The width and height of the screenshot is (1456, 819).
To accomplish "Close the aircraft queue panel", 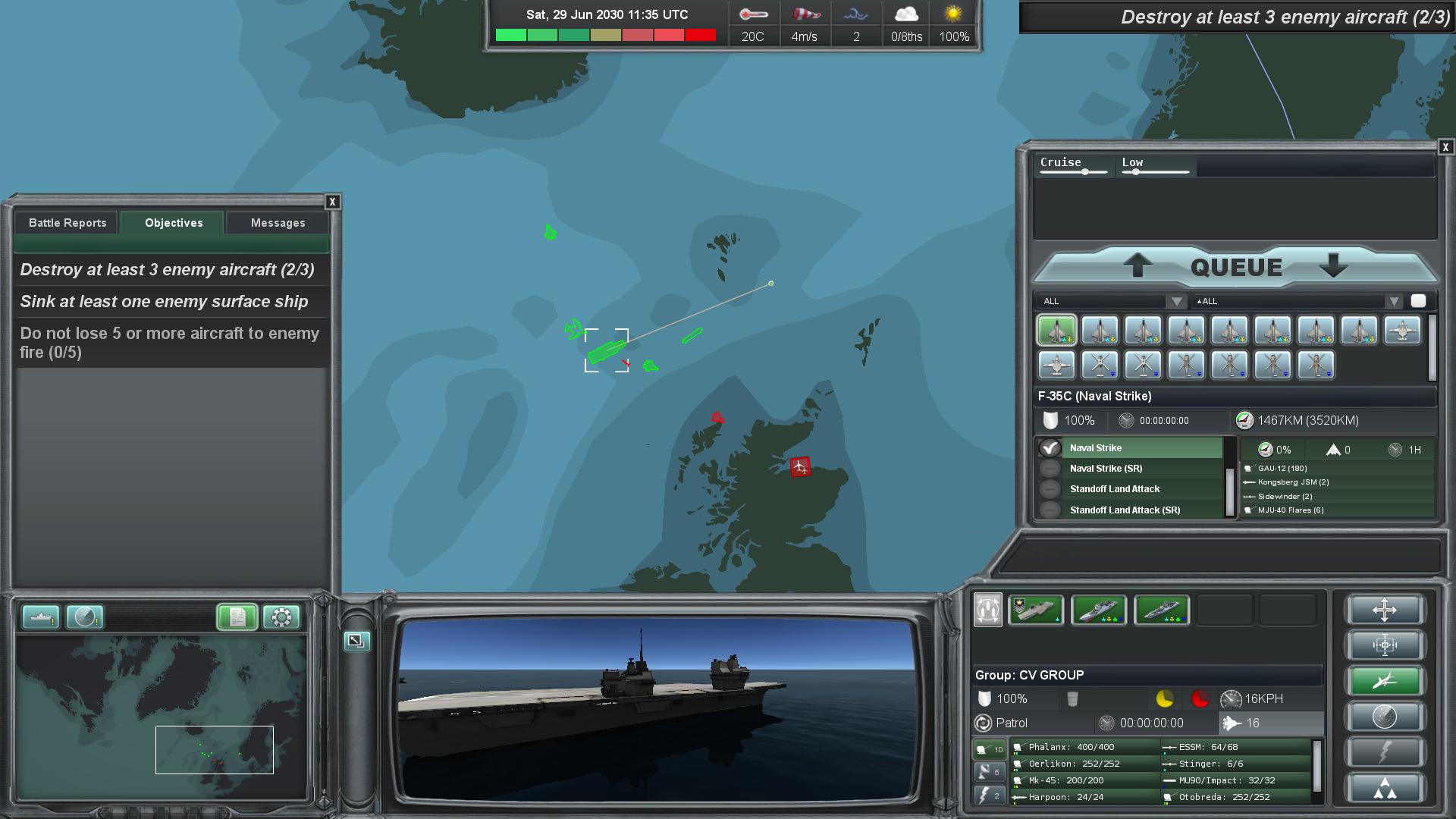I will [x=1445, y=147].
